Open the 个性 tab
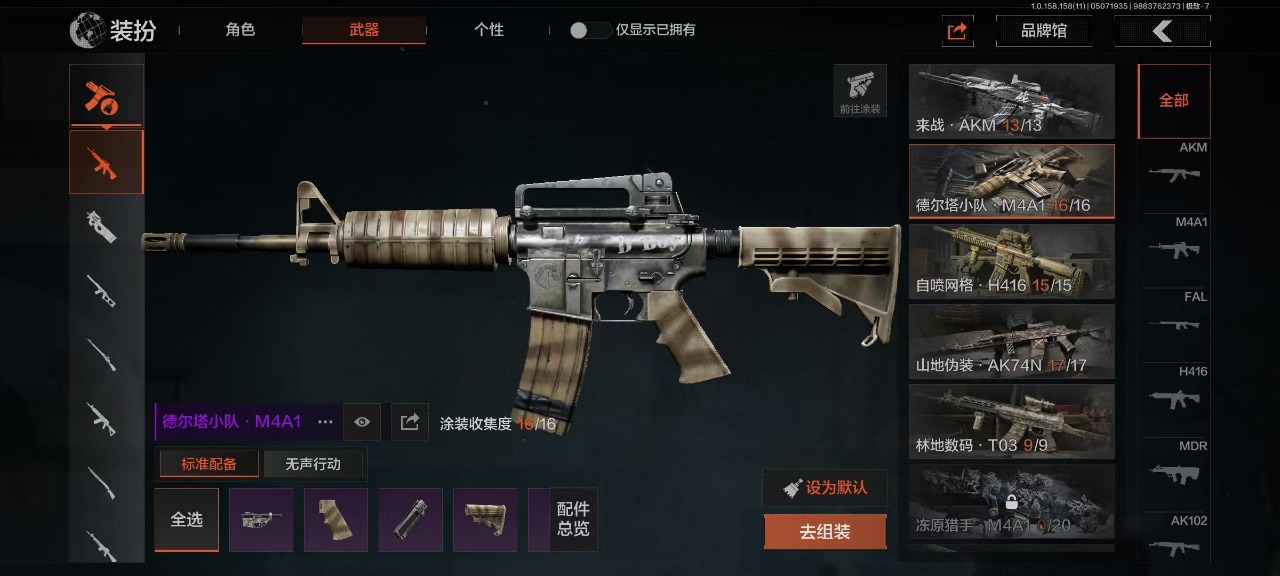Screen dimensions: 1280x576 [x=488, y=30]
